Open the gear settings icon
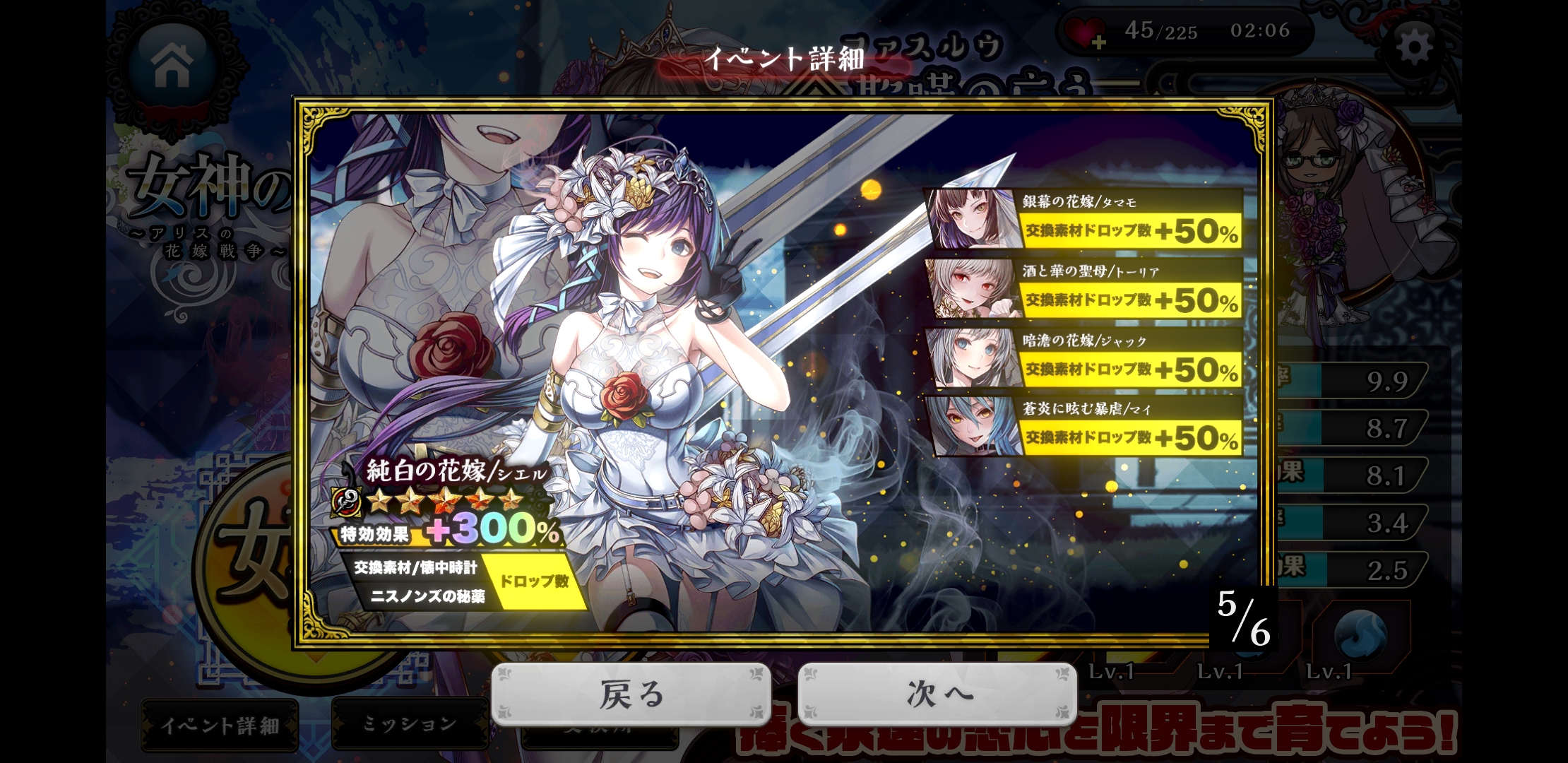 click(1415, 48)
